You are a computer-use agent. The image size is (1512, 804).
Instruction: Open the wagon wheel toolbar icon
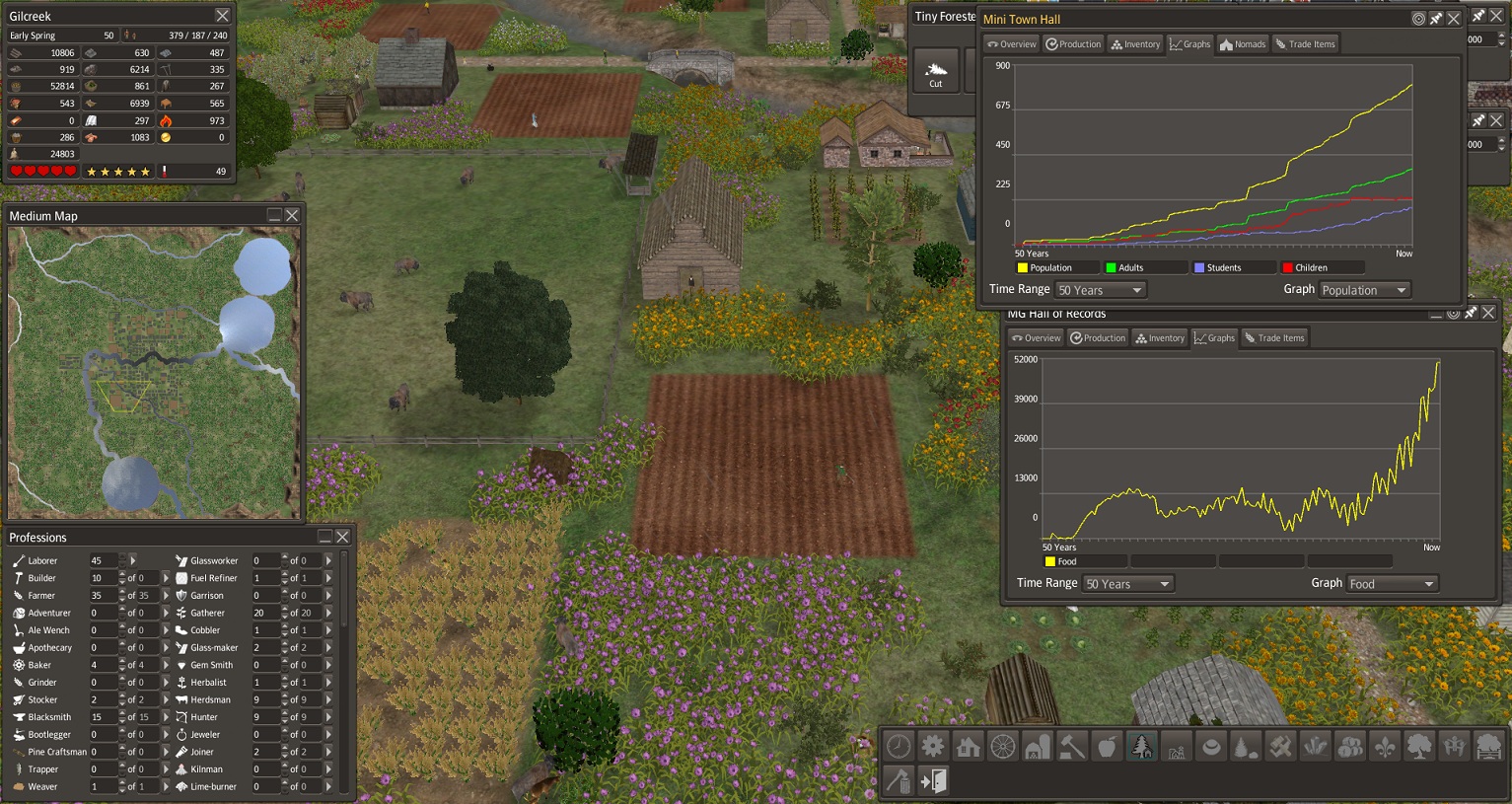click(x=1002, y=747)
